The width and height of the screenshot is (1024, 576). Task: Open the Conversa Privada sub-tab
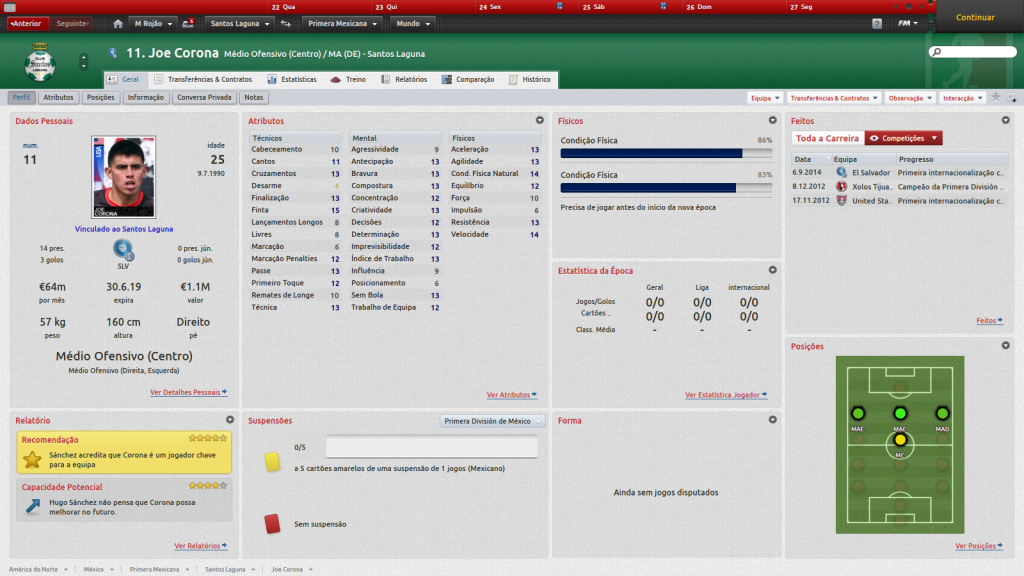tap(205, 98)
